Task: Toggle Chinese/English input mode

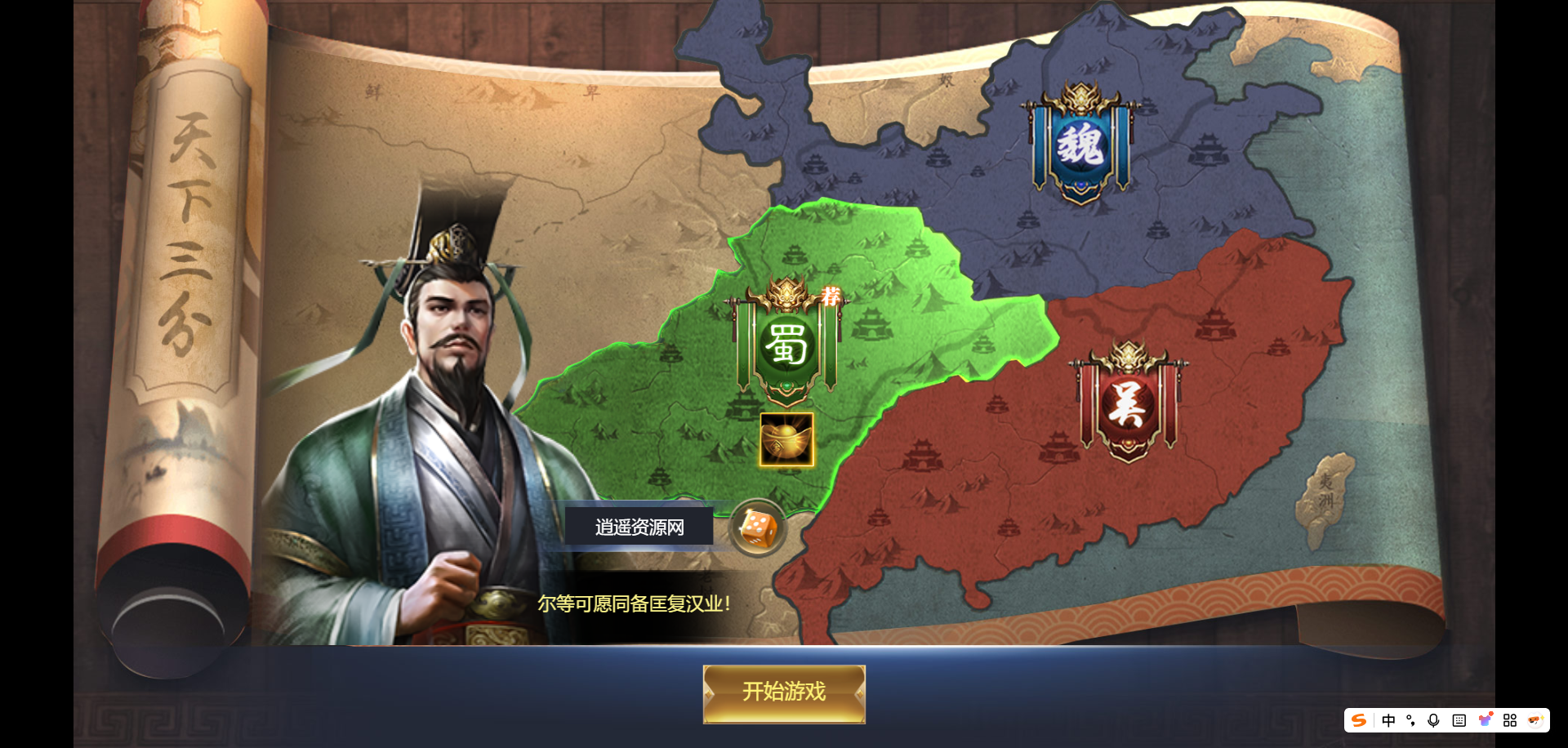Action: pos(1388,720)
